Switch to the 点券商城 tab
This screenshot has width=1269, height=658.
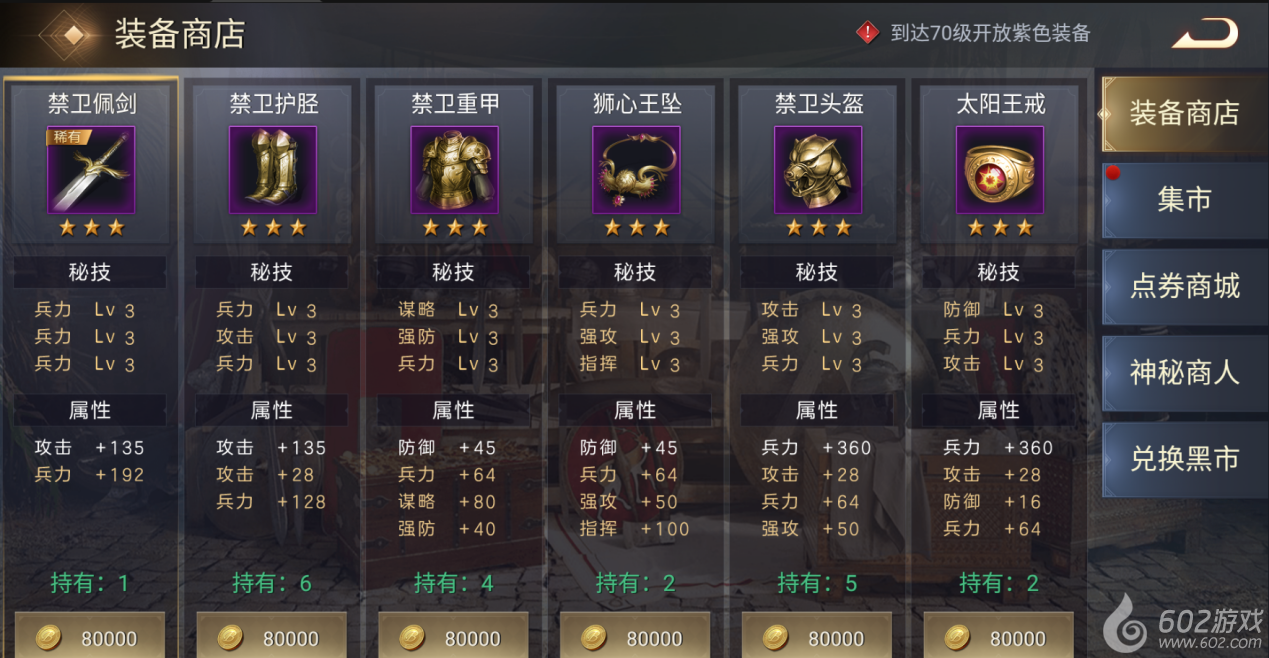1184,287
